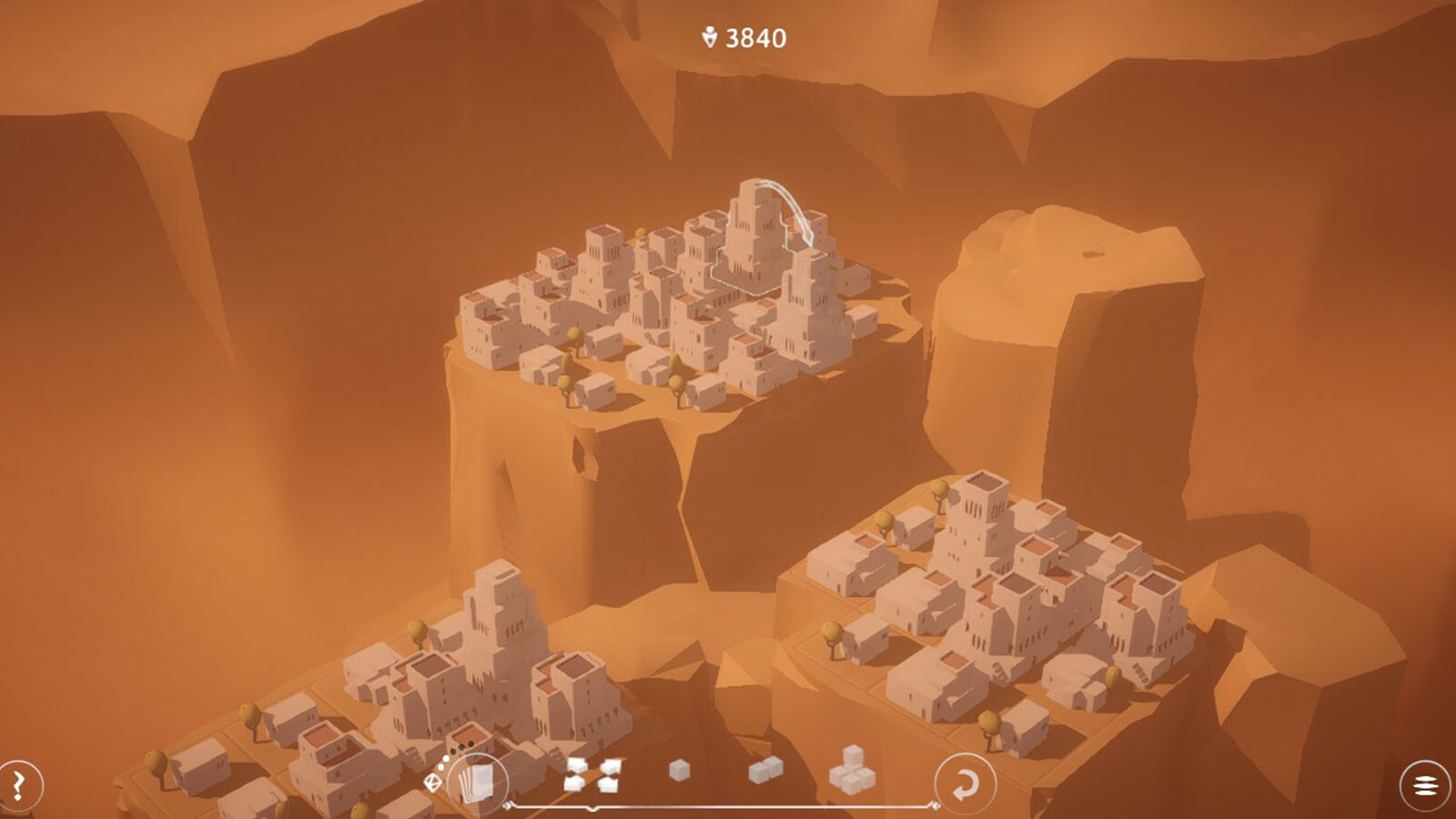Screen dimensions: 1456x819
Task: Choose the stacked cube cluster block
Action: [852, 771]
